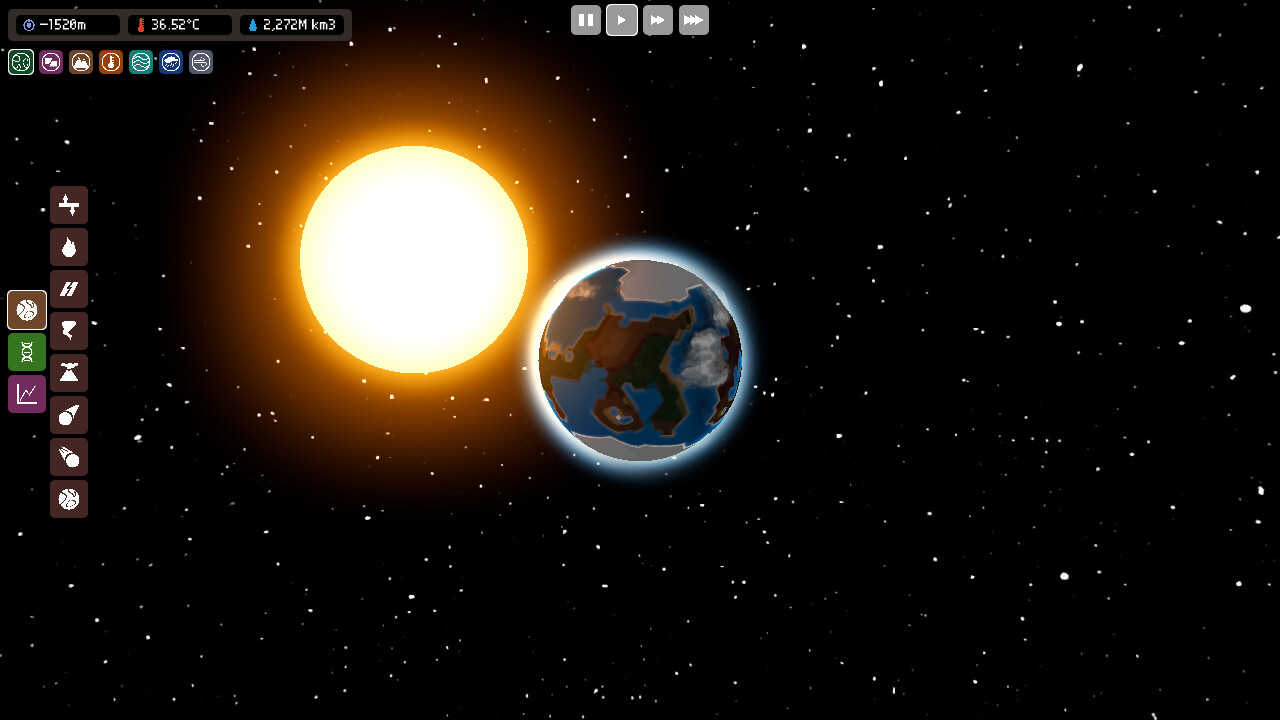The height and width of the screenshot is (720, 1280).
Task: Select the planet tool at the bottom
Action: click(x=69, y=499)
